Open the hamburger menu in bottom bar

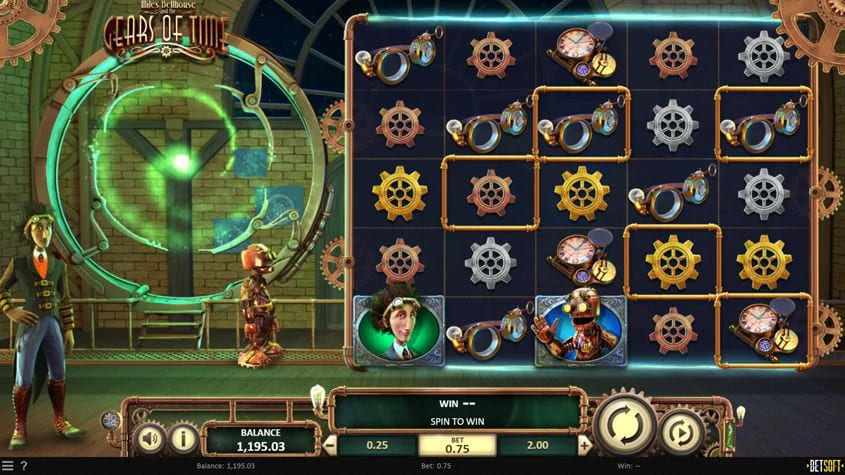click(8, 466)
